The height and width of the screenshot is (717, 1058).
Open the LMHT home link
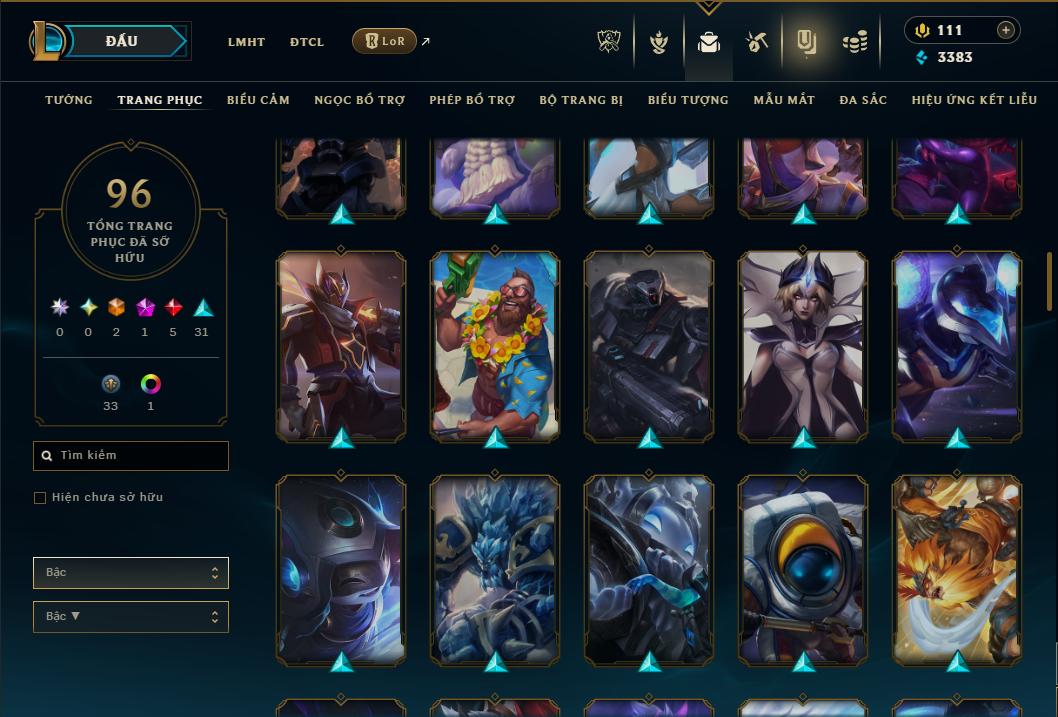pos(246,42)
